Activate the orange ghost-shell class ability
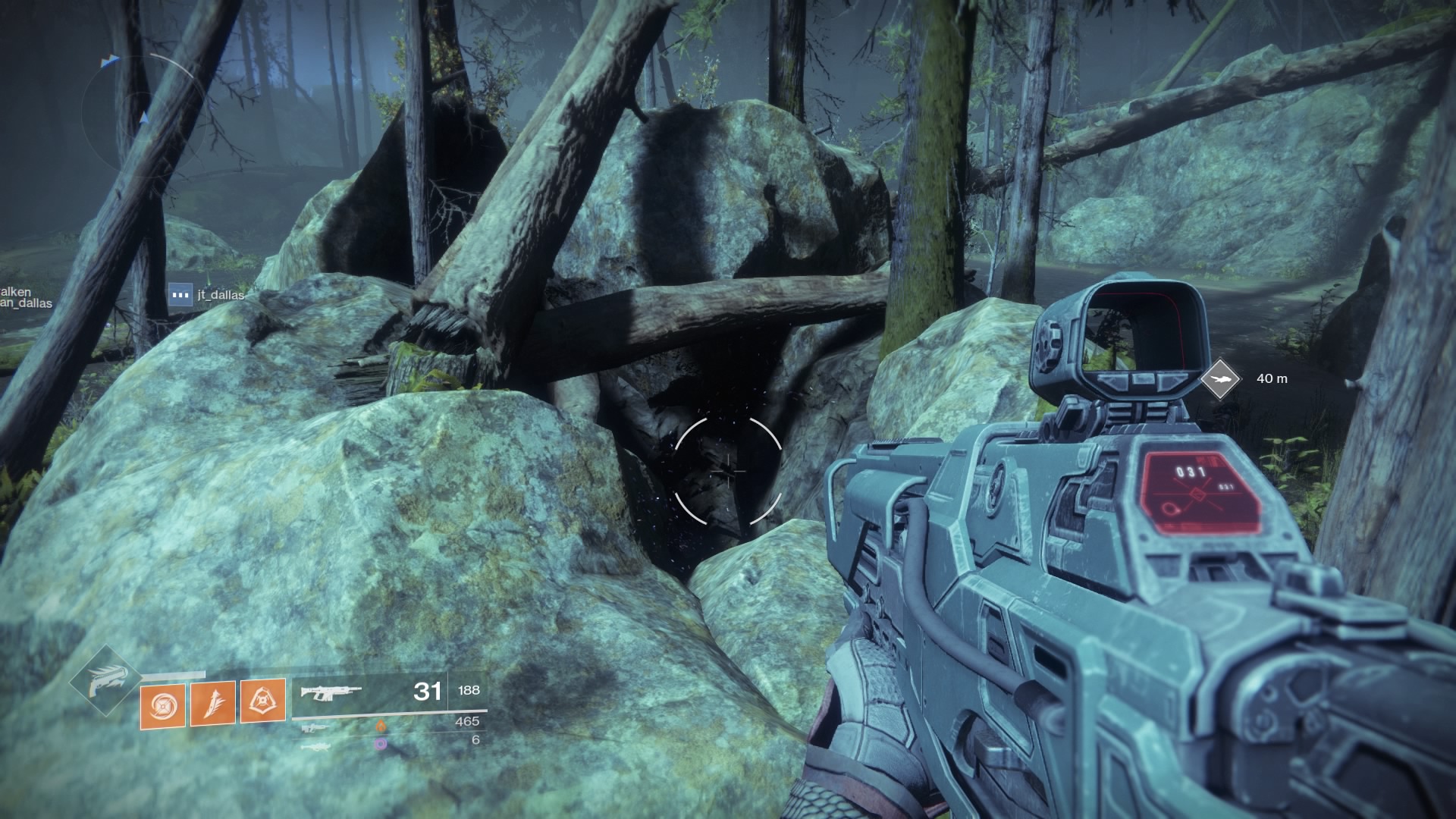 tap(263, 700)
